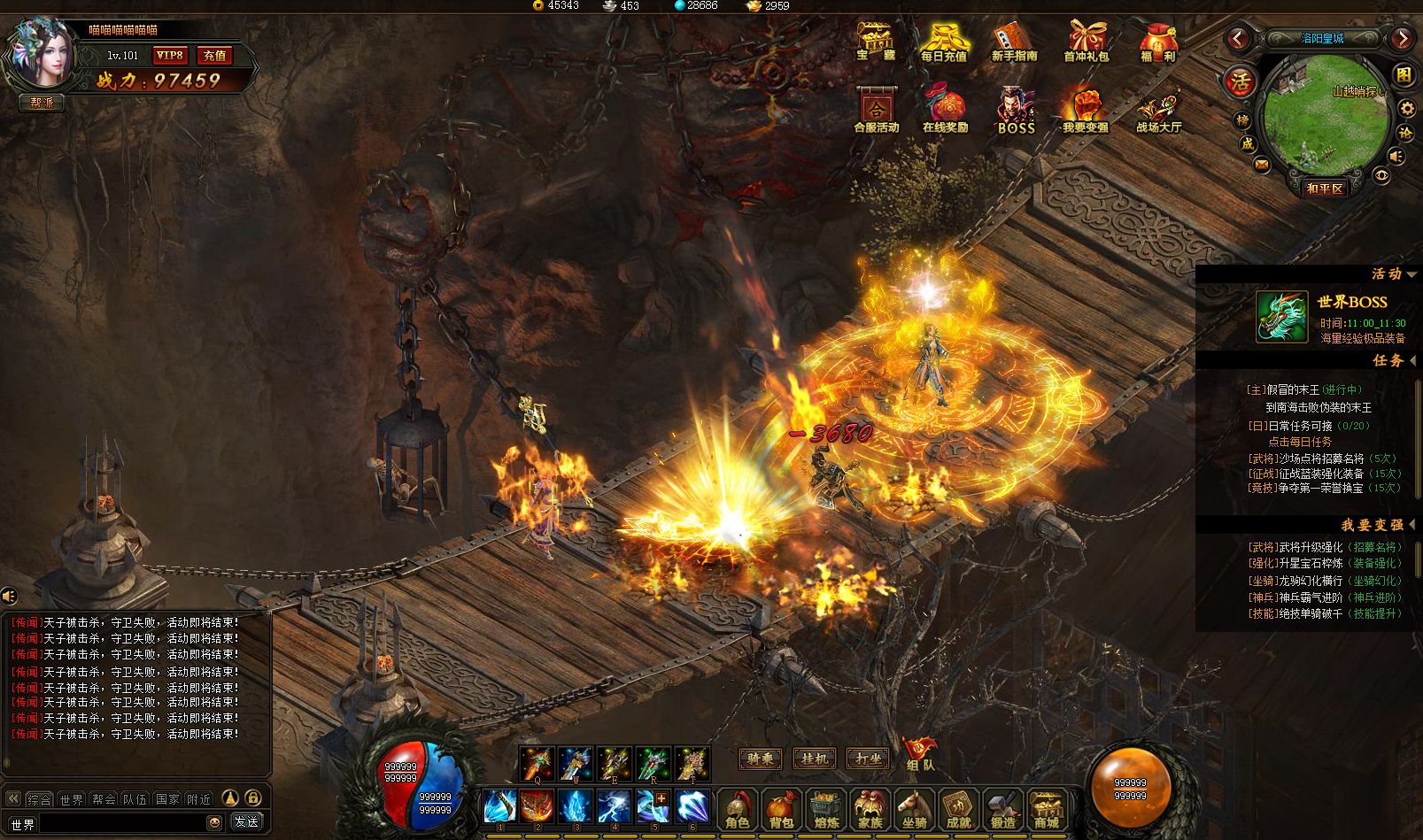Viewport: 1423px width, 840px height.
Task: Open the 充值 recharge button
Action: click(214, 56)
